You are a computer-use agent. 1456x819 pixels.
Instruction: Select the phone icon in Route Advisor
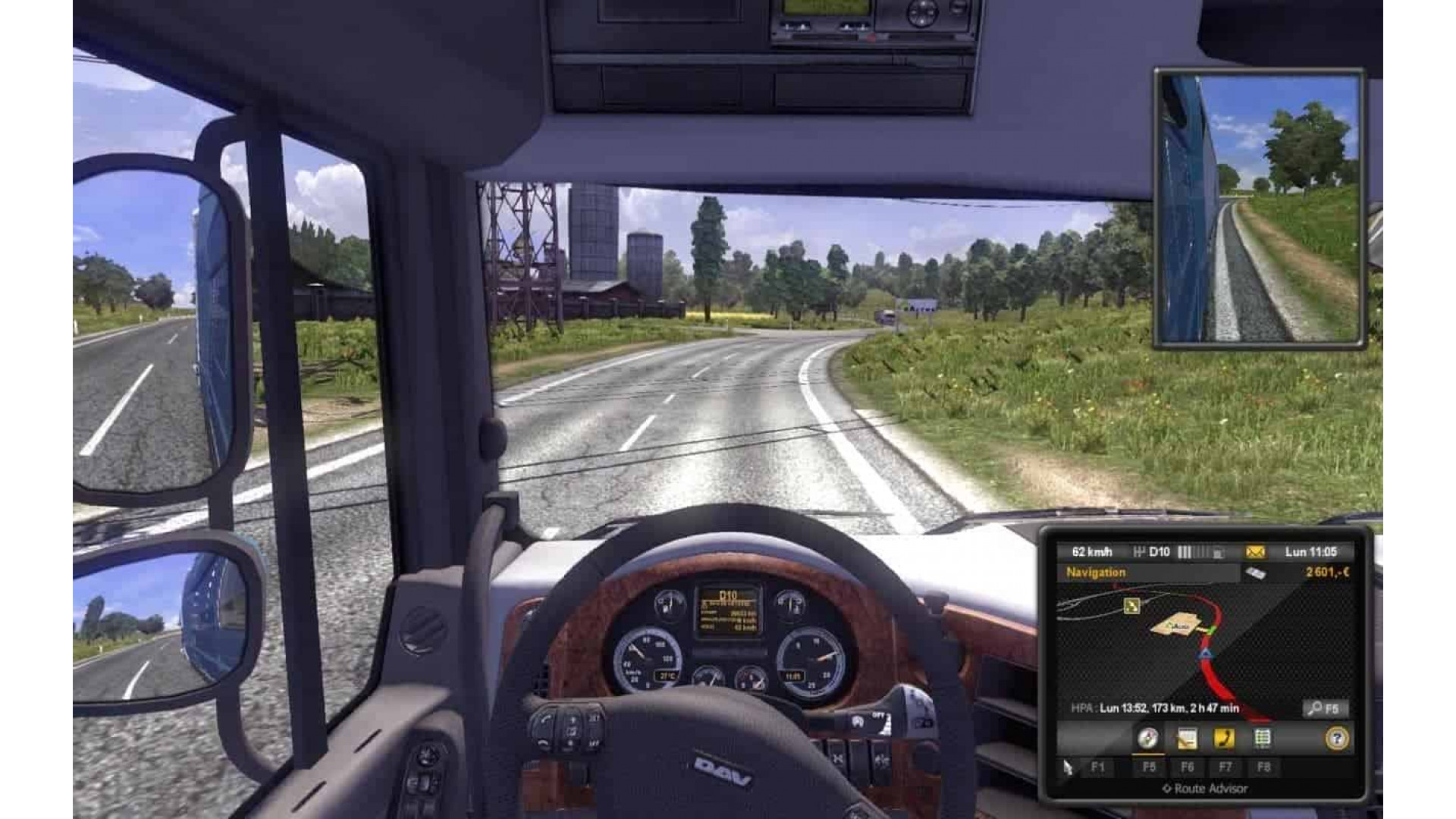[1225, 739]
